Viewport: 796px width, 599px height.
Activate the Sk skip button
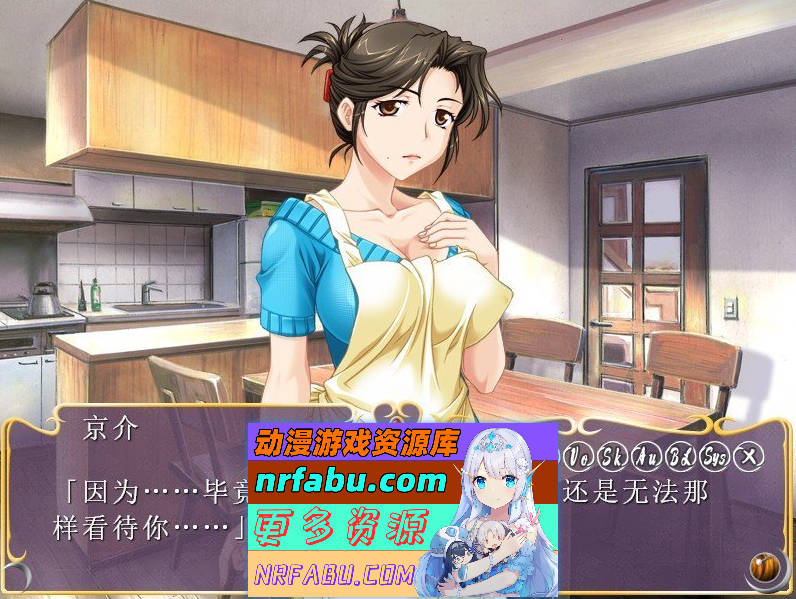pos(611,457)
